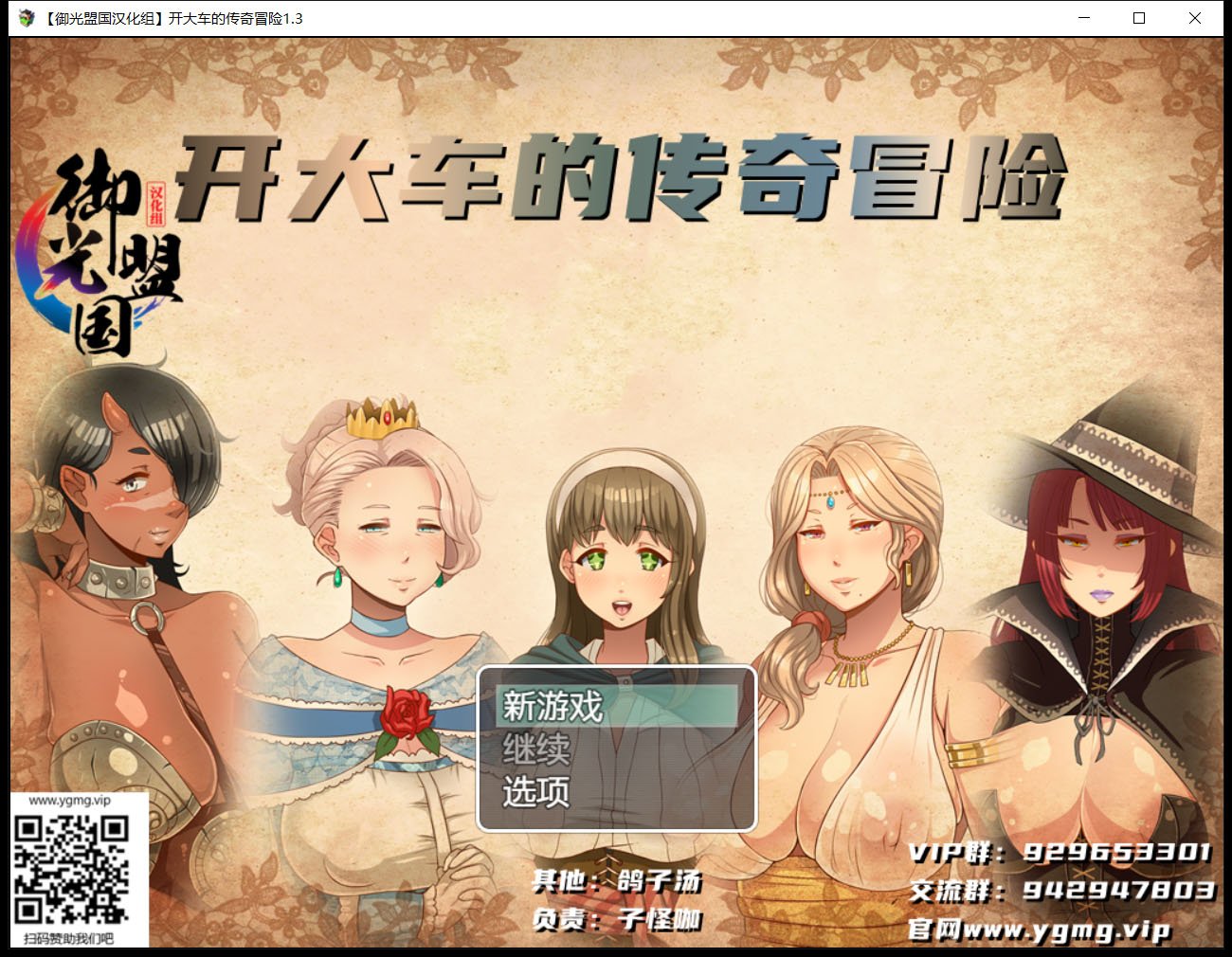The image size is (1232, 957).
Task: Continue a saved game via 继续
Action: tap(535, 751)
